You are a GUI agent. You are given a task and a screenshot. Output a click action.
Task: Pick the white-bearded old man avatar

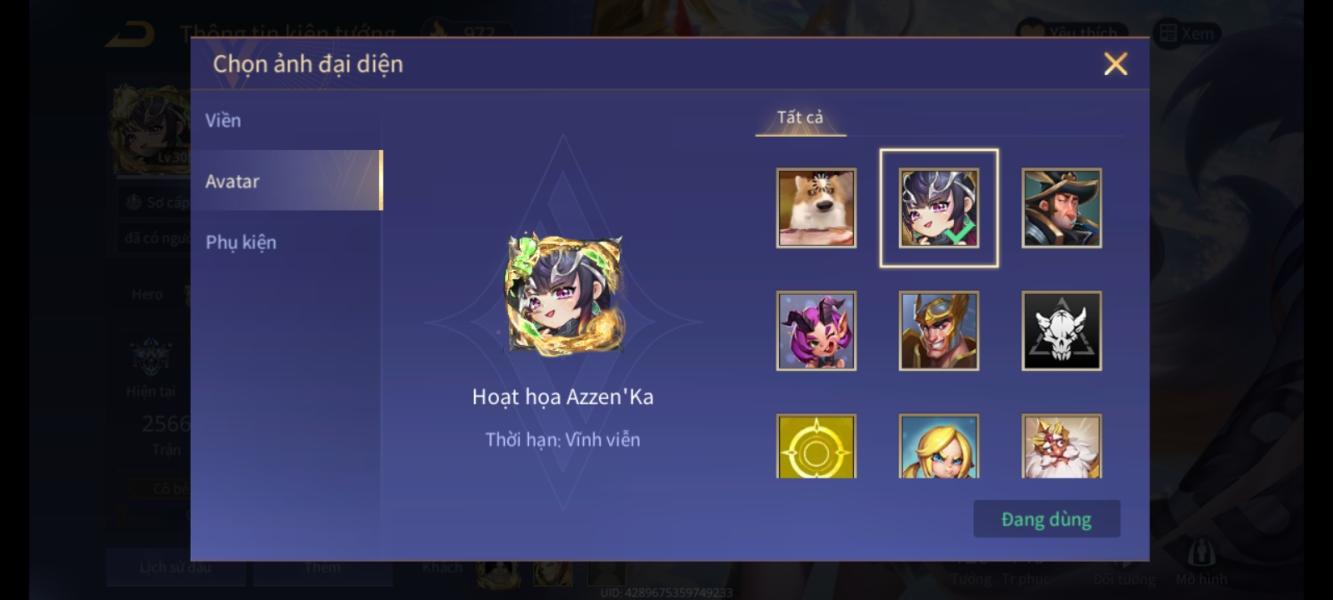1061,447
